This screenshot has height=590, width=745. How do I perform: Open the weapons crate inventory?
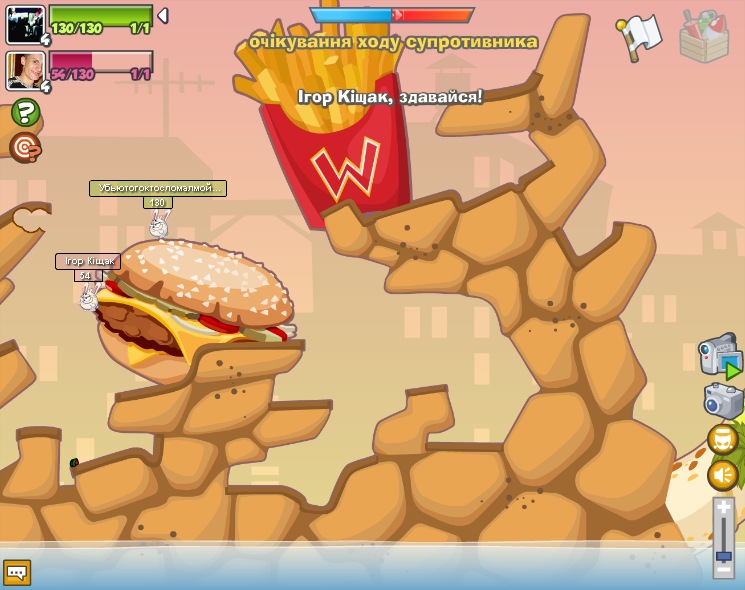(704, 37)
